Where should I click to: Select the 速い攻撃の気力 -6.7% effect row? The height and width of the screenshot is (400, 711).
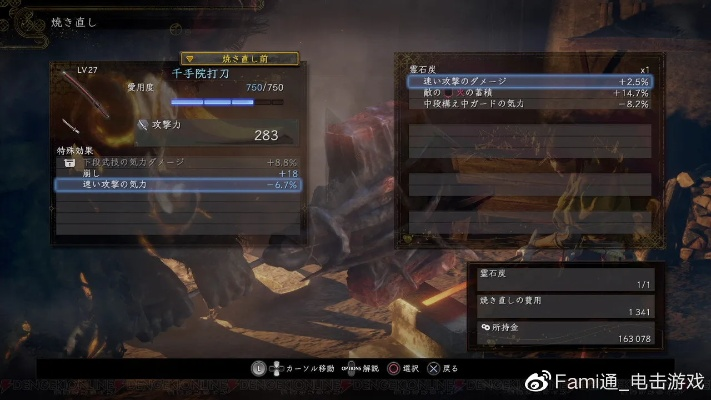click(177, 185)
